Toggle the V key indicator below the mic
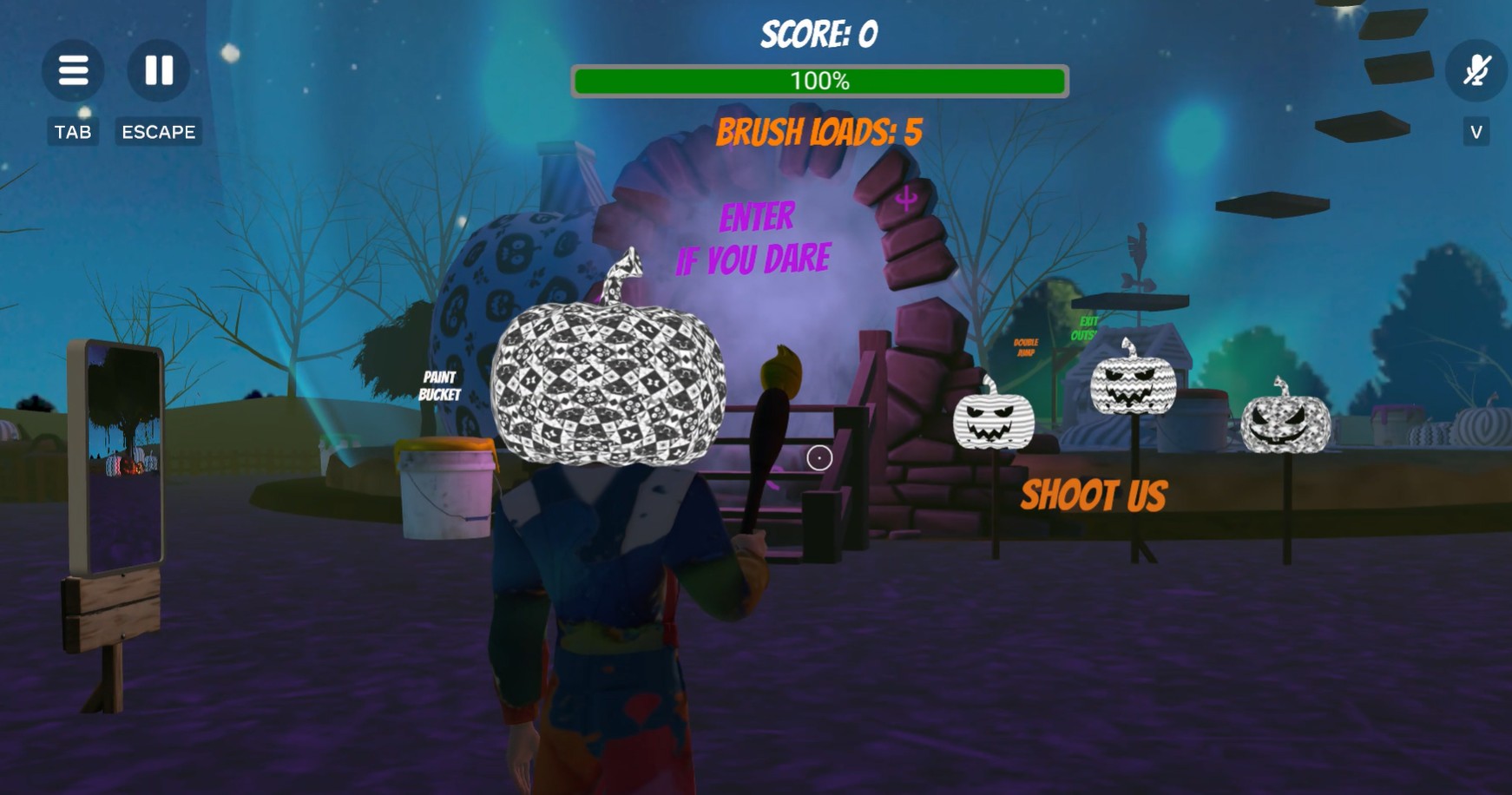Image resolution: width=1512 pixels, height=795 pixels. [1475, 132]
